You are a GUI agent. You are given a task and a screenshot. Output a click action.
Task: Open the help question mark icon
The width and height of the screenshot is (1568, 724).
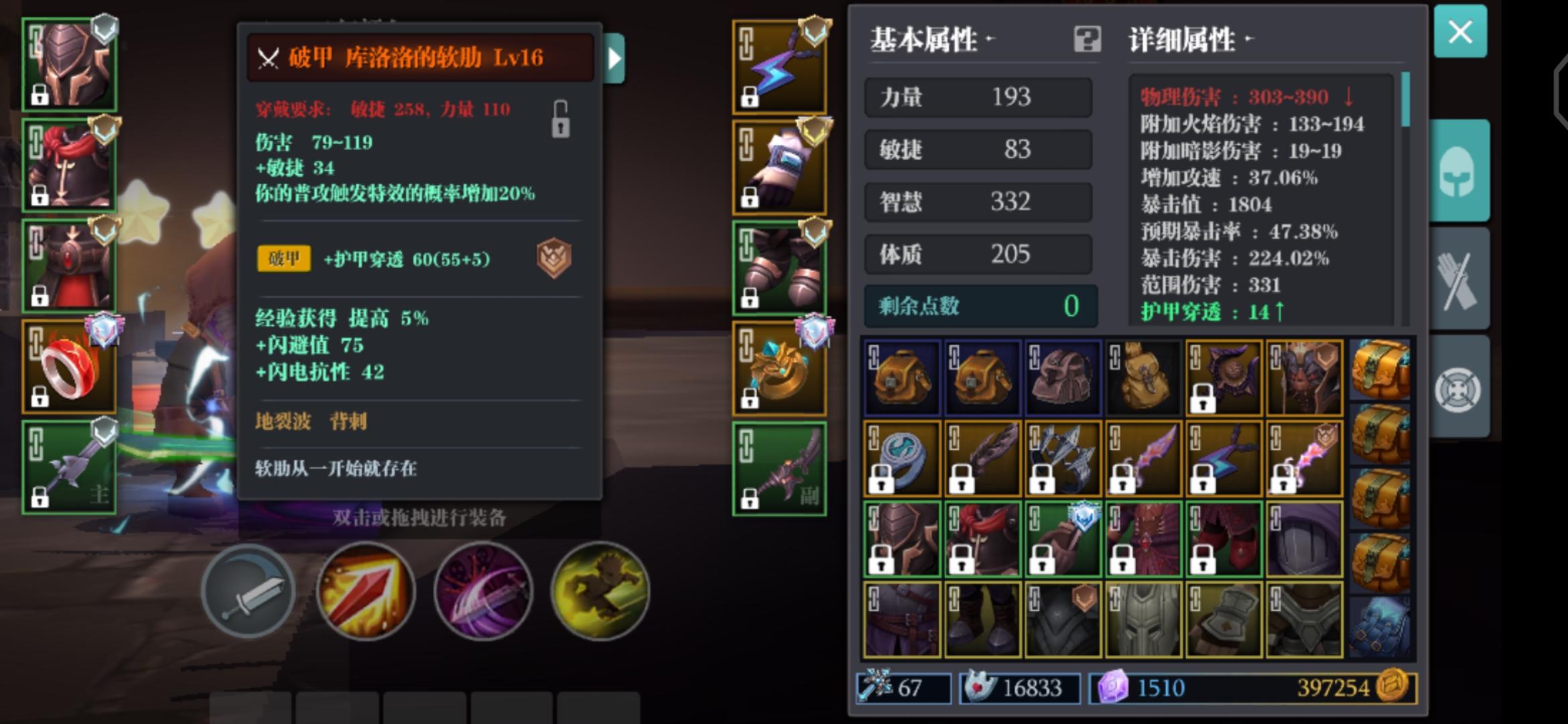point(1088,40)
